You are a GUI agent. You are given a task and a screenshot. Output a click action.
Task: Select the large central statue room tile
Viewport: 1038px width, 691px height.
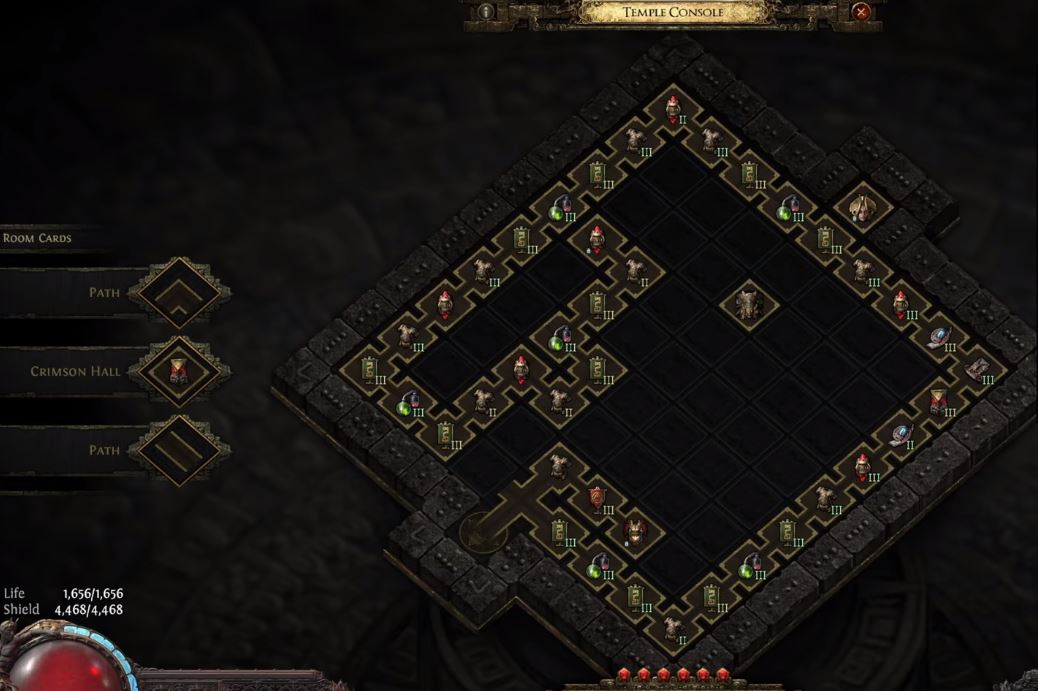(x=747, y=301)
